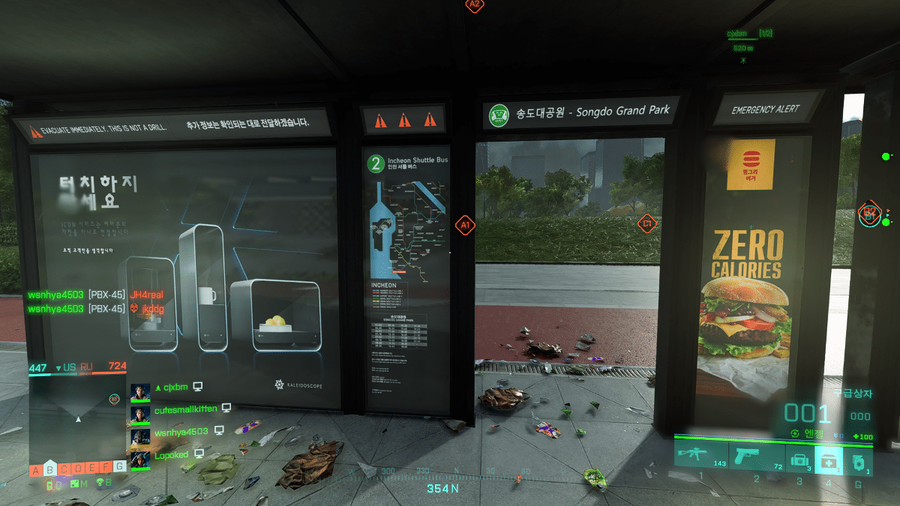This screenshot has width=900, height=506.
Task: Click the C1 objective marker
Action: pos(646,222)
